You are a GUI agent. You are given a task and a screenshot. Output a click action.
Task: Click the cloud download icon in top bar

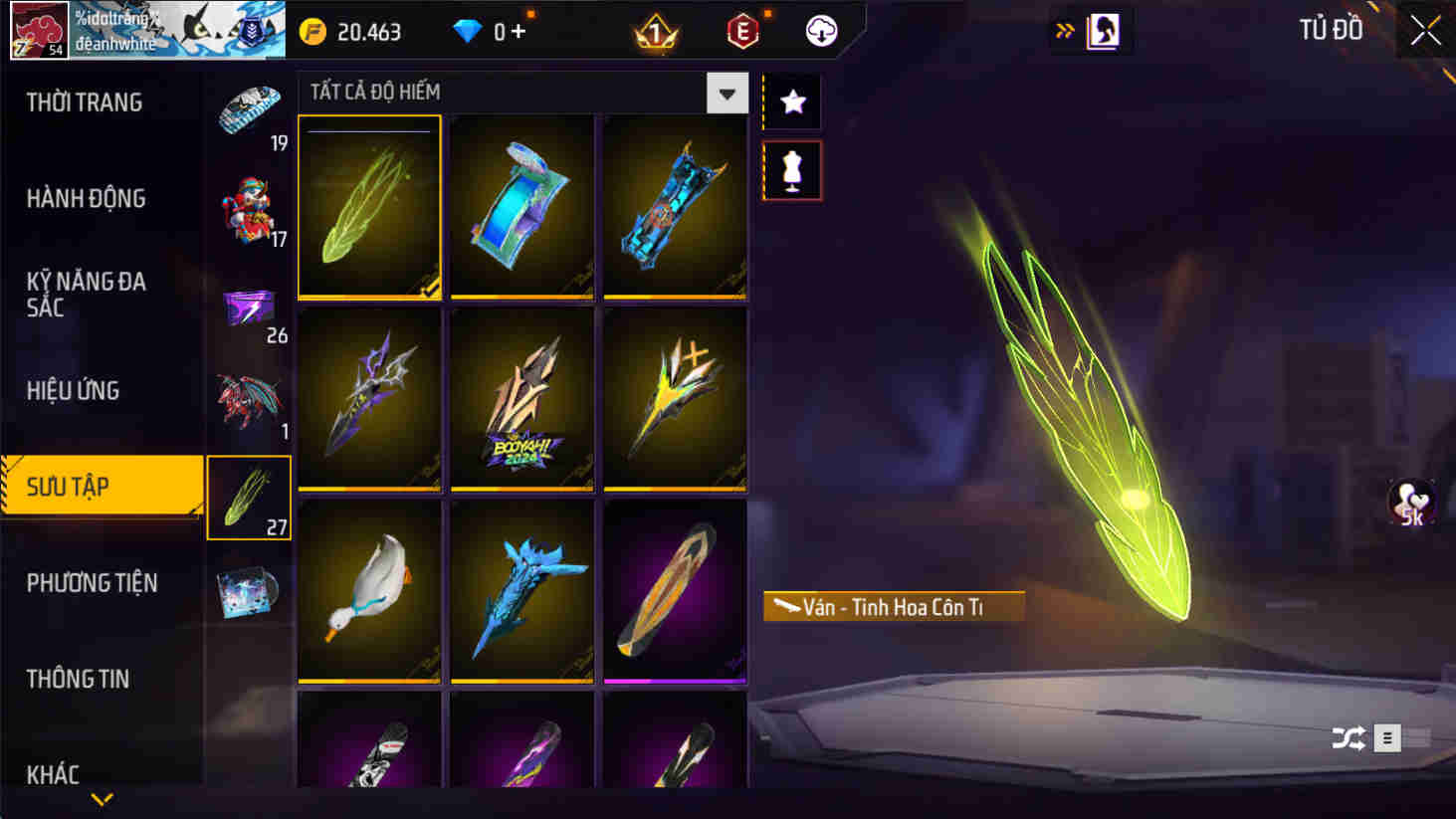click(818, 30)
